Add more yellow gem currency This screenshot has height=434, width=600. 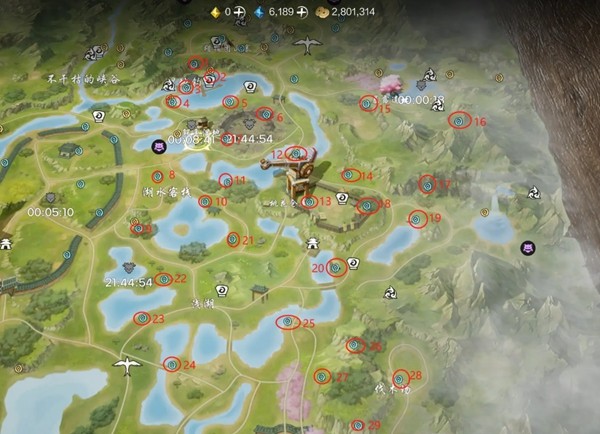(x=241, y=11)
